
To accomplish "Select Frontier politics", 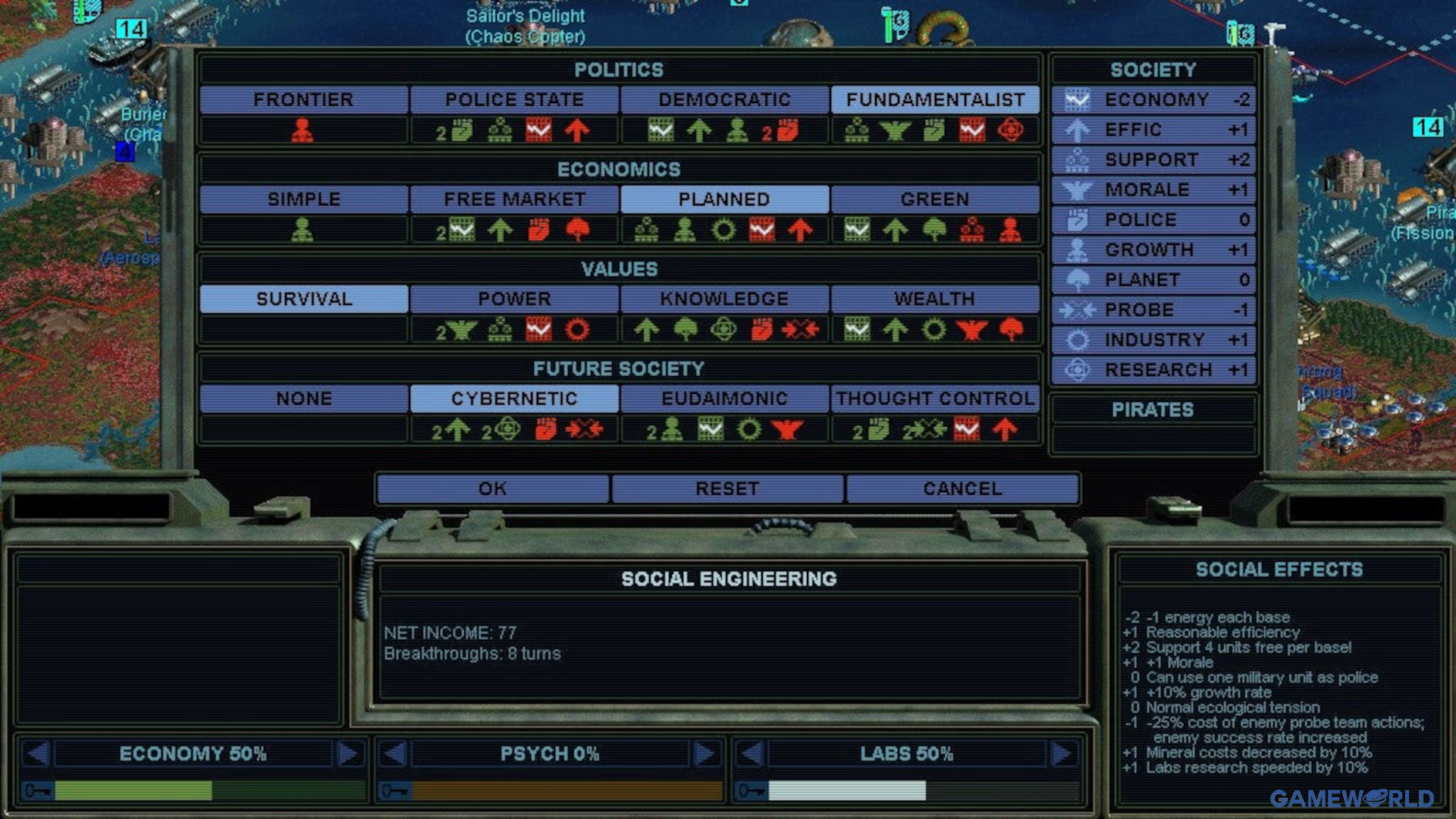I will click(x=303, y=100).
